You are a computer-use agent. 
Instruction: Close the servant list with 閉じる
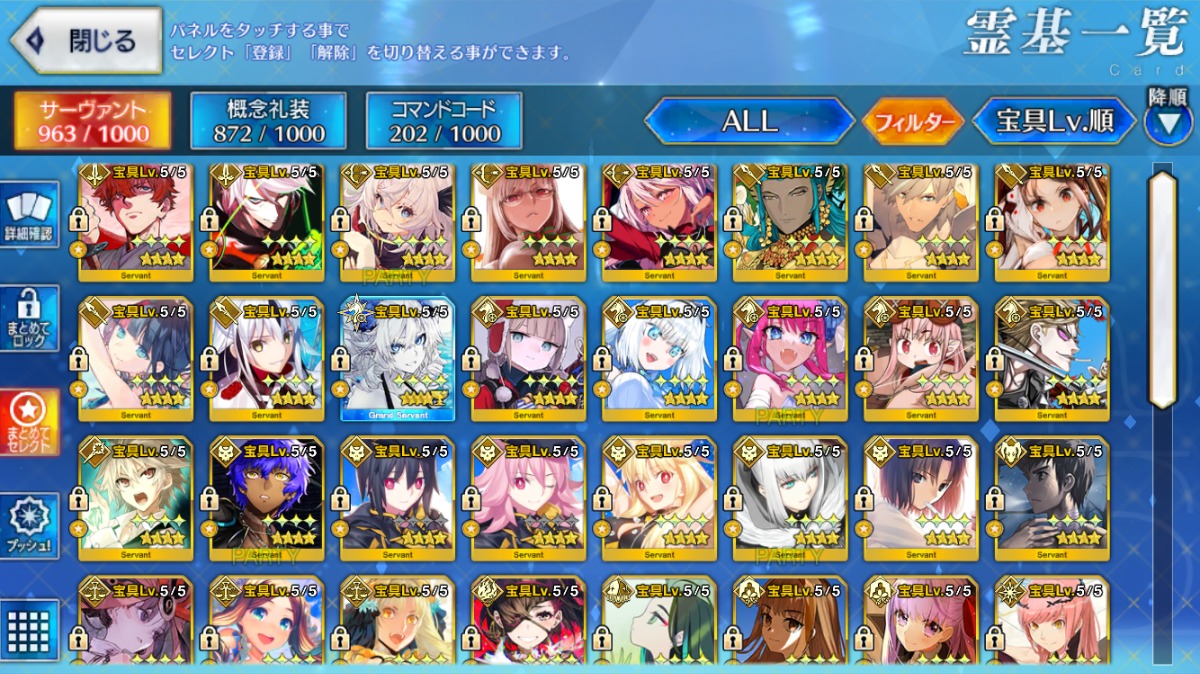click(87, 41)
